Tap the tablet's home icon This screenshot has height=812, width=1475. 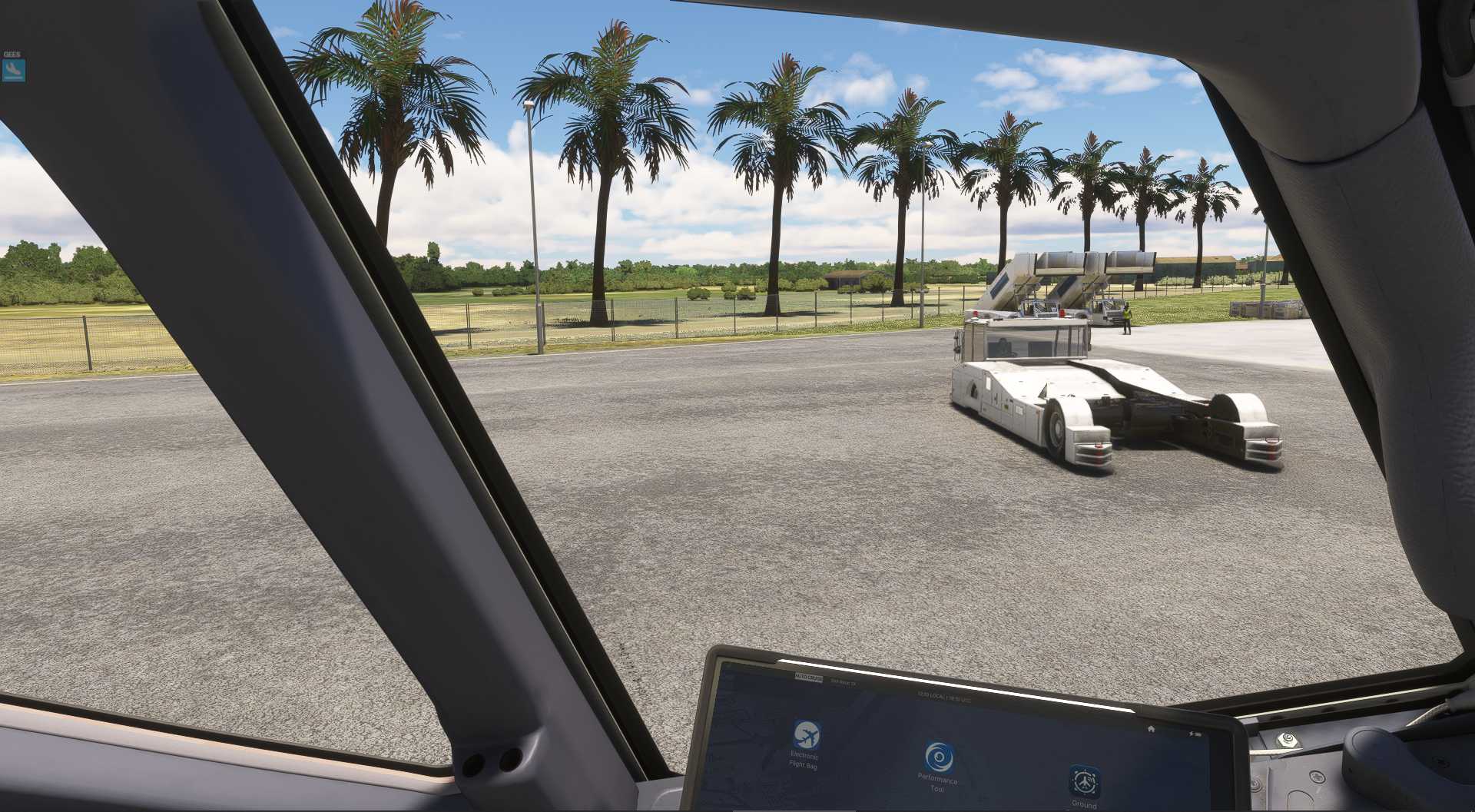point(1150,728)
